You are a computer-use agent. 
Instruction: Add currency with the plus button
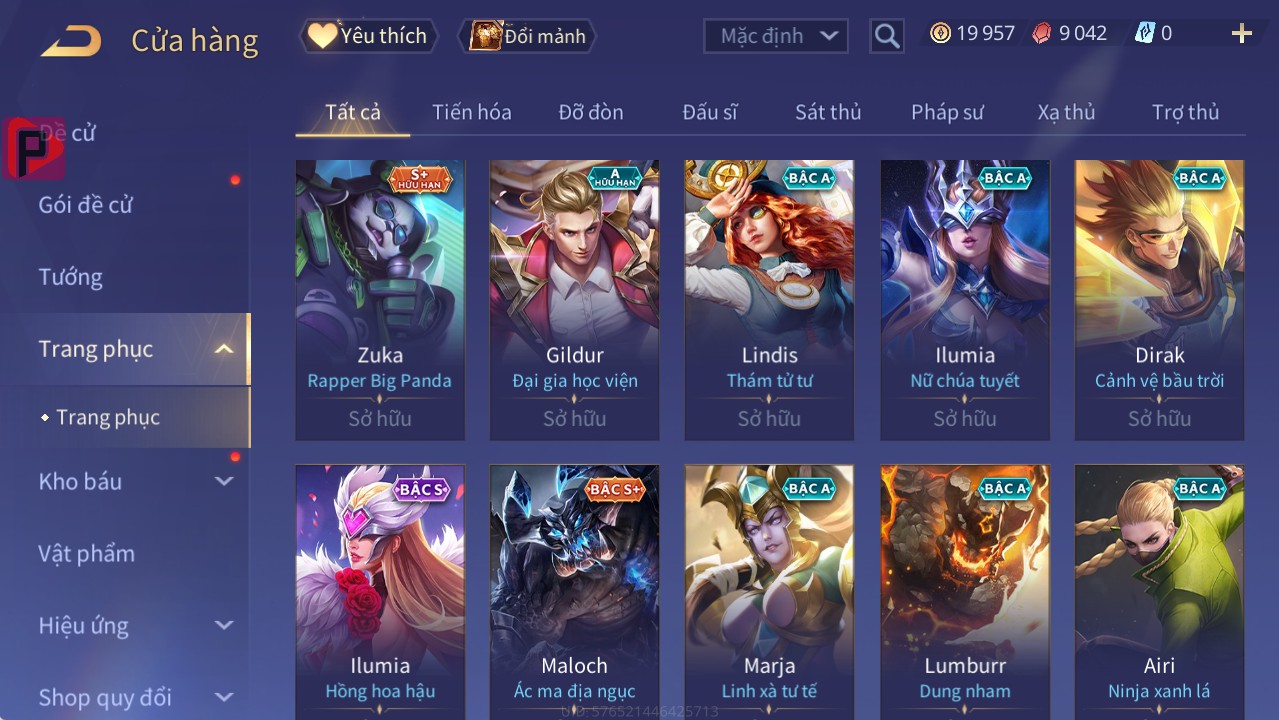pos(1242,34)
